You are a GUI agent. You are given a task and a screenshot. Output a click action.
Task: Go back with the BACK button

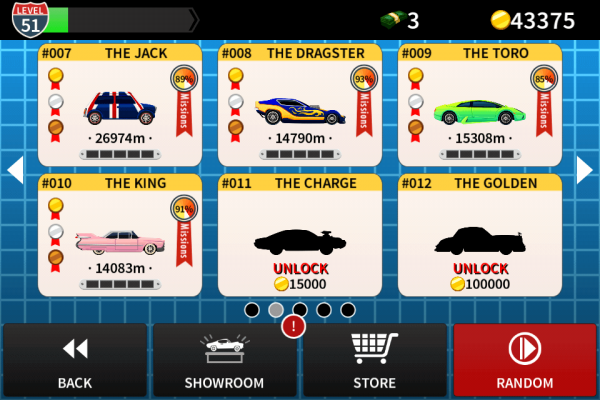click(x=74, y=360)
